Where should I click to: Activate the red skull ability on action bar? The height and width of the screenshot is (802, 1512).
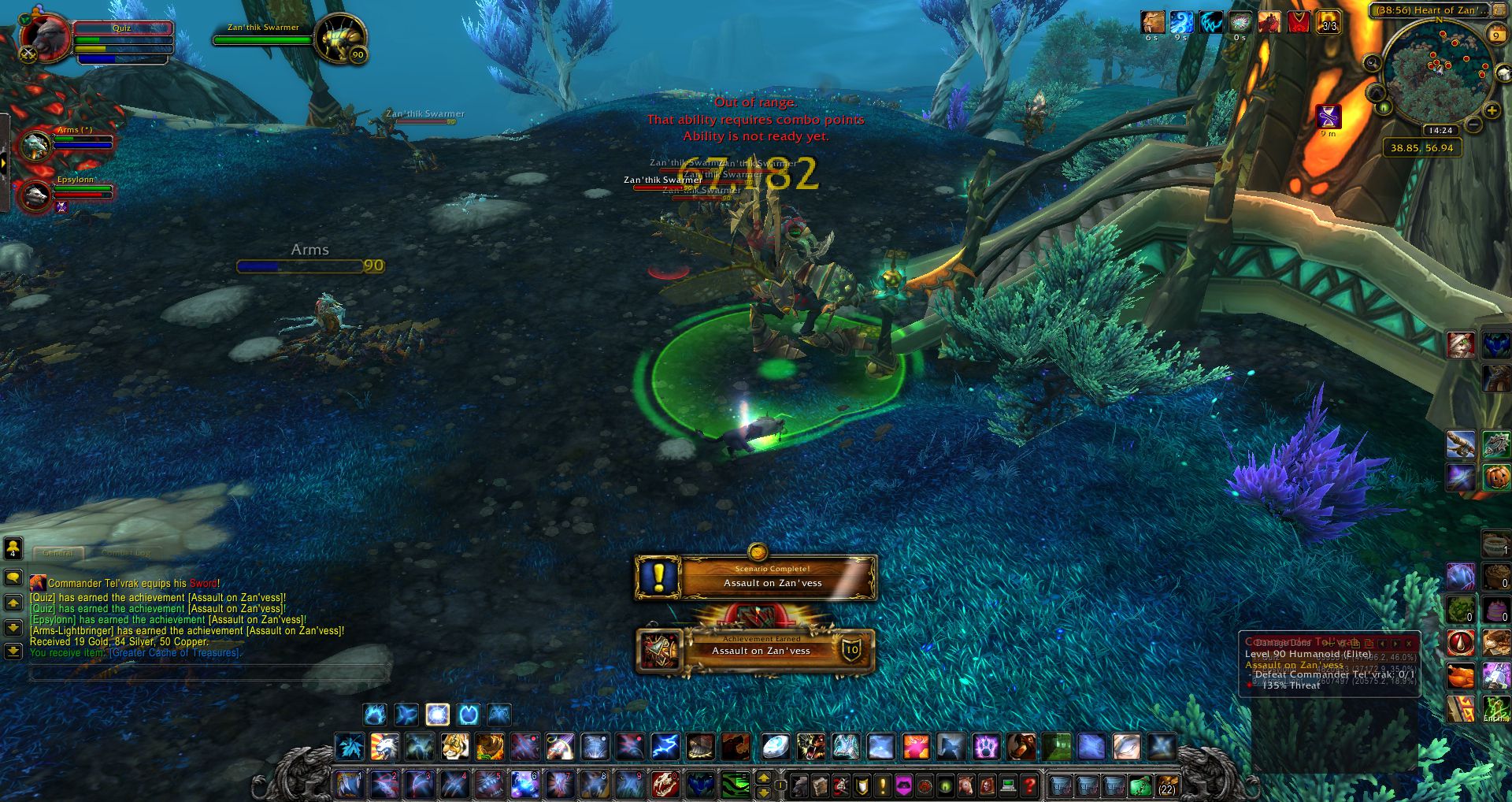(665, 785)
